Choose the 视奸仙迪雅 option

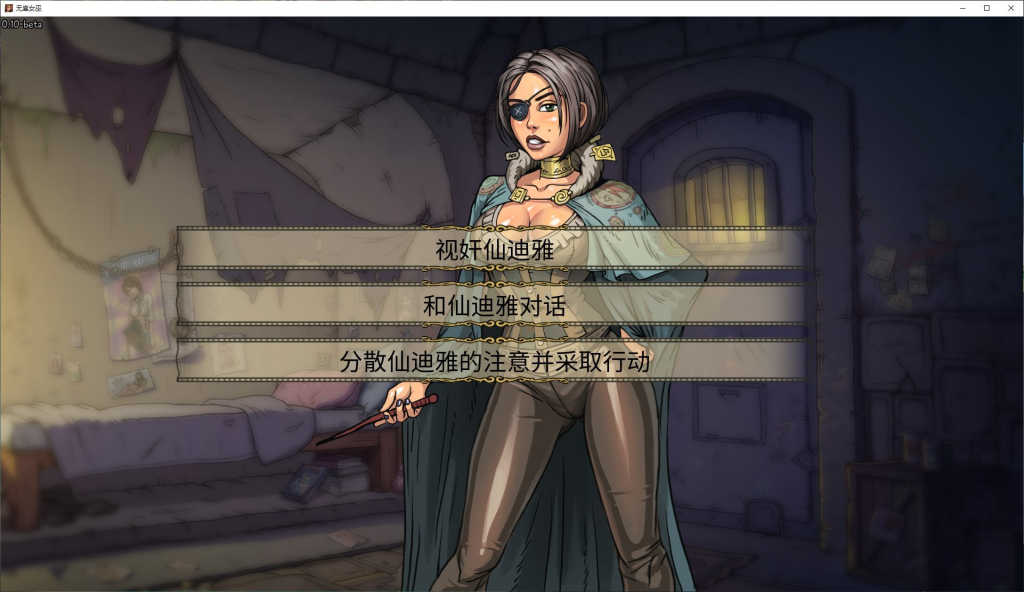(x=493, y=249)
